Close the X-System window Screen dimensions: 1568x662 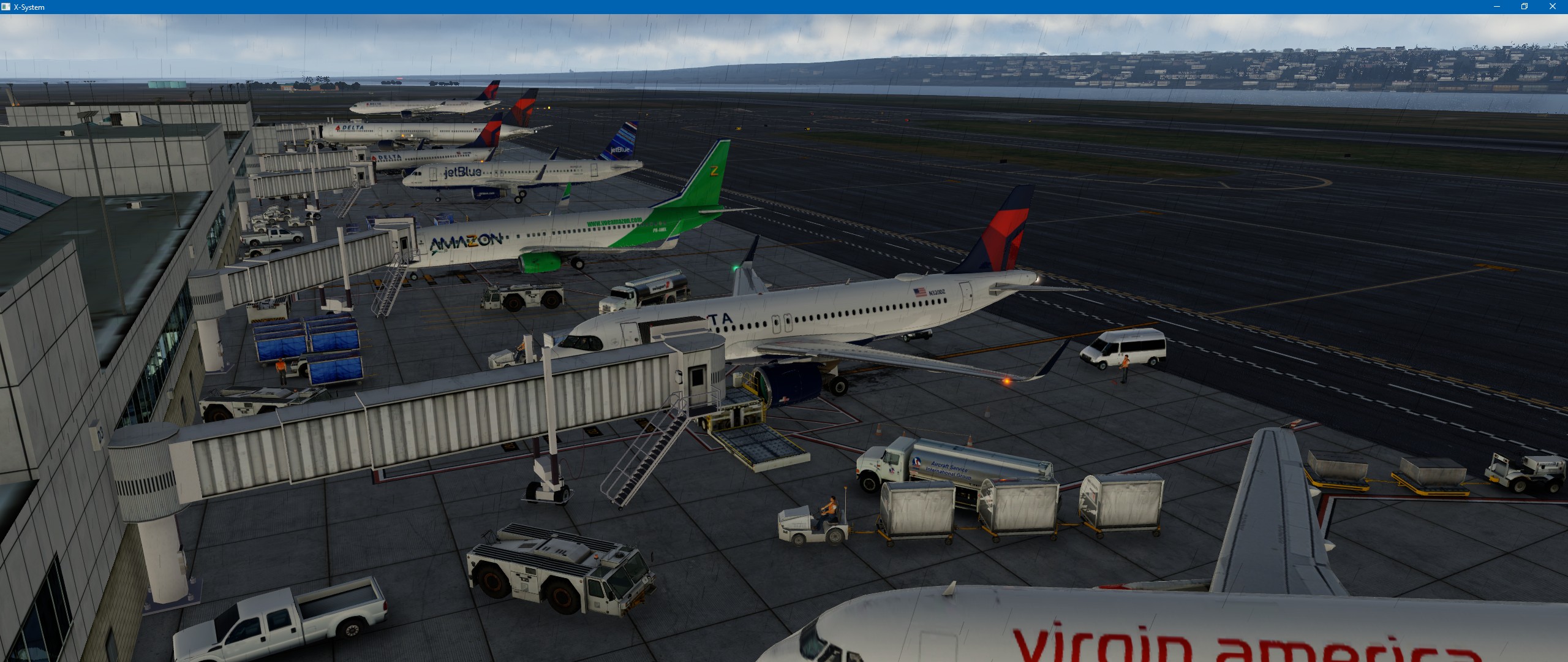pyautogui.click(x=1552, y=7)
